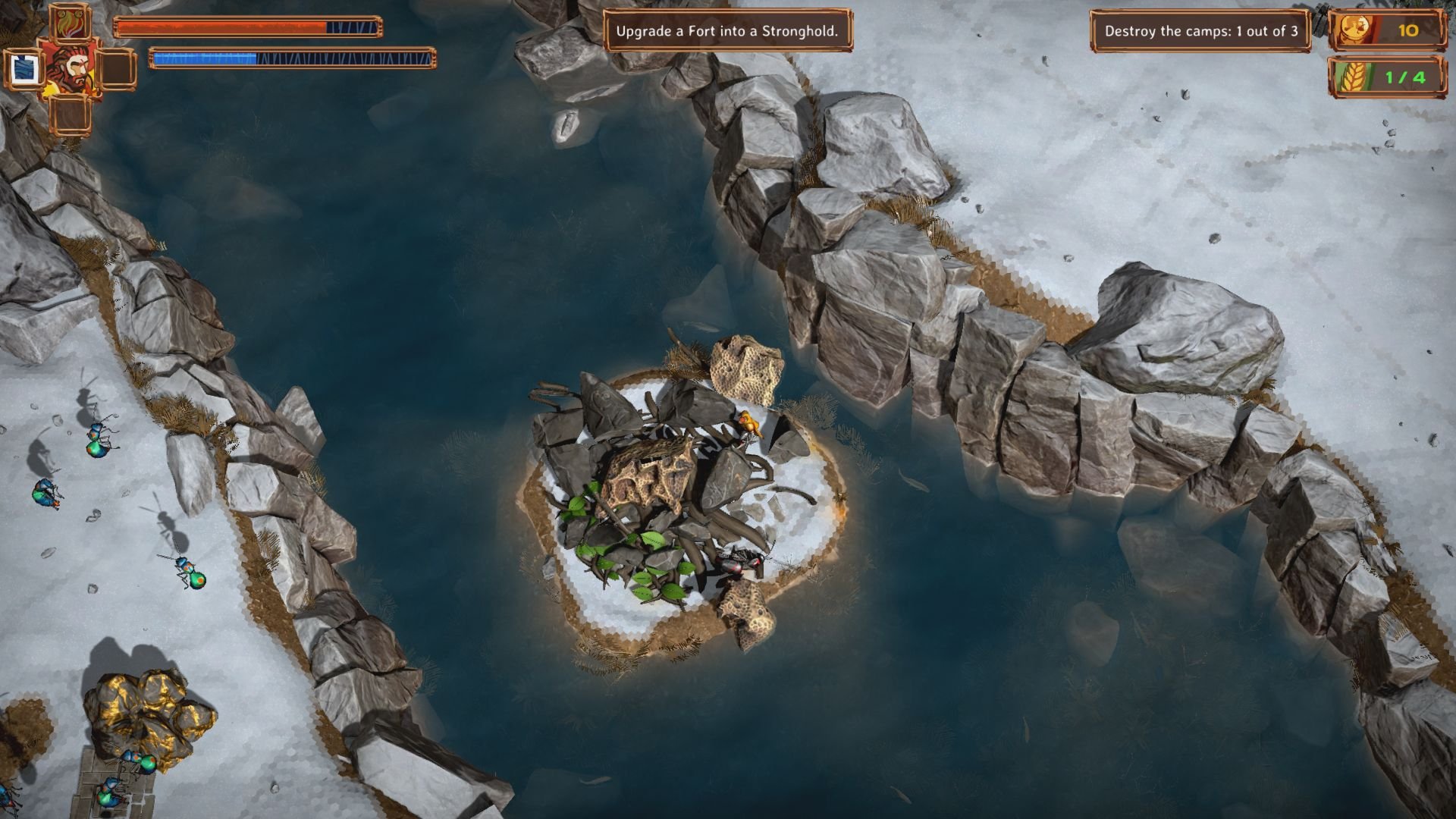Select the blue-and-white item slot beside the portrait
The width and height of the screenshot is (1456, 819).
tap(25, 69)
